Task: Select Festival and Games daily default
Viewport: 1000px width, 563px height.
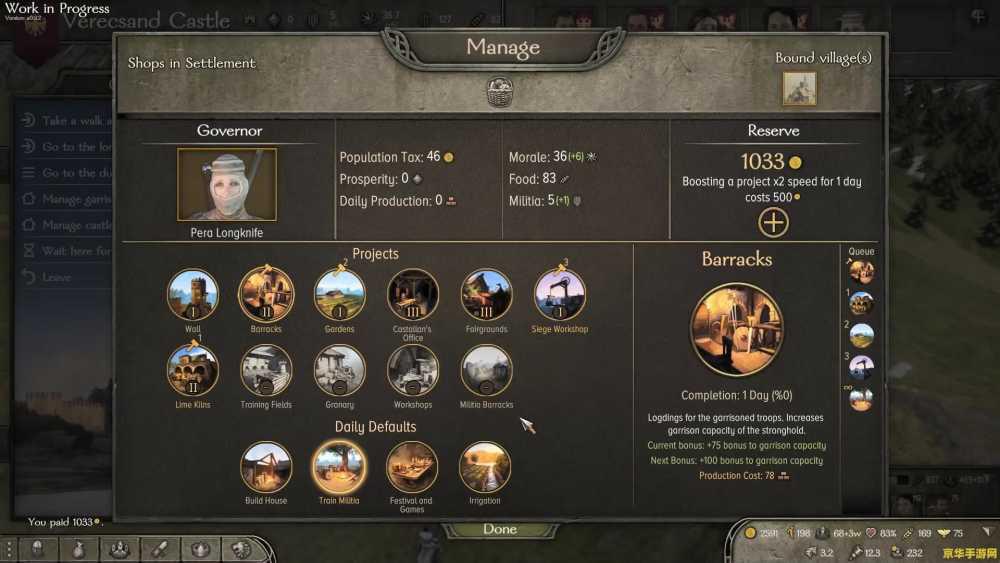Action: pyautogui.click(x=412, y=467)
